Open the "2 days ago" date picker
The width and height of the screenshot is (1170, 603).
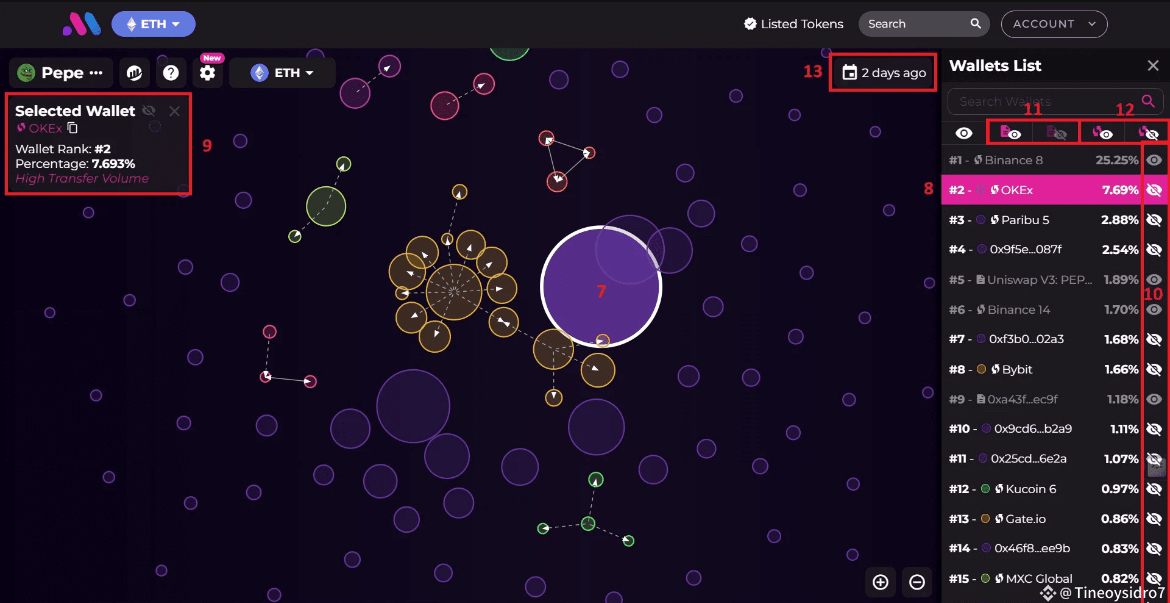coord(884,73)
